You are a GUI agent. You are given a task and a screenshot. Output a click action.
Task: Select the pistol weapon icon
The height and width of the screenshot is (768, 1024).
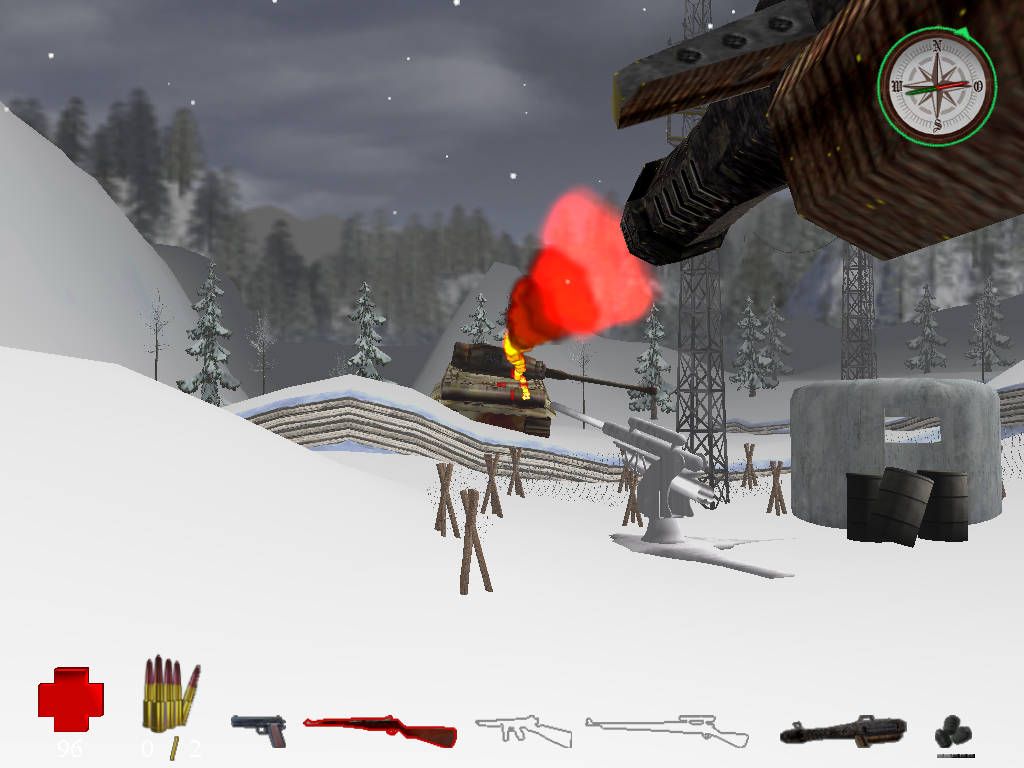pos(259,730)
